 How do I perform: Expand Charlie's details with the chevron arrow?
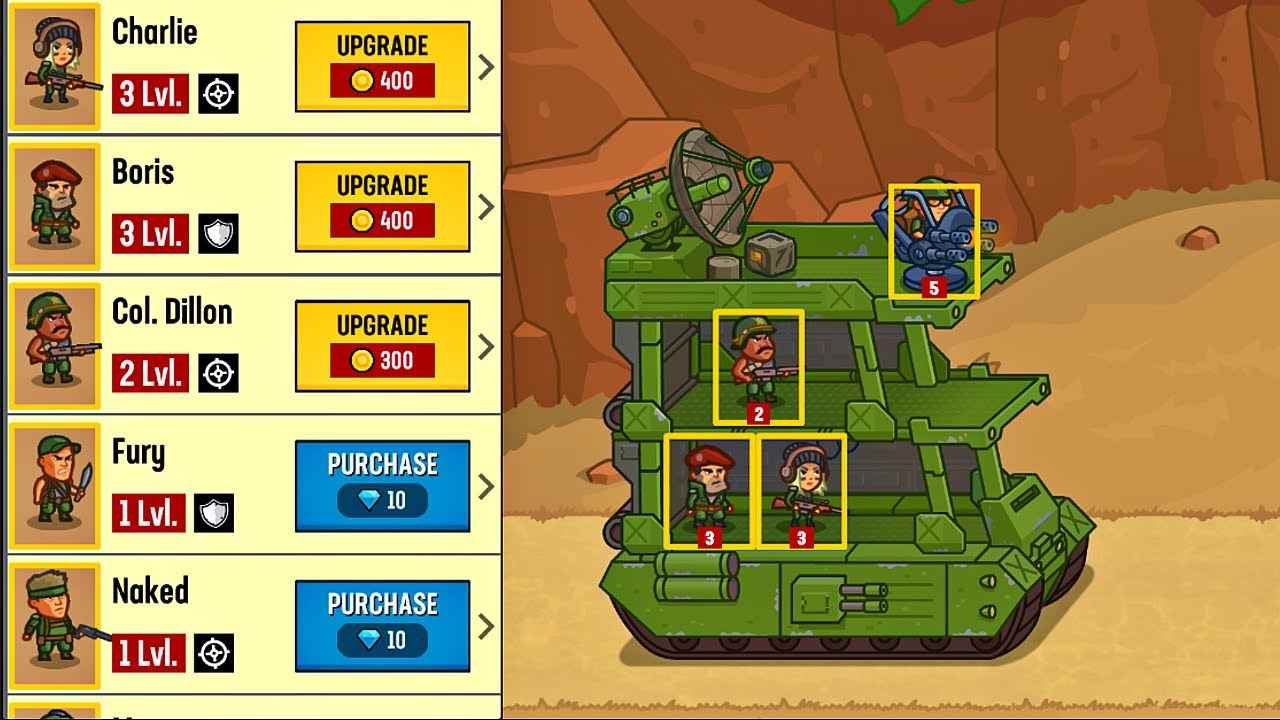pyautogui.click(x=485, y=64)
